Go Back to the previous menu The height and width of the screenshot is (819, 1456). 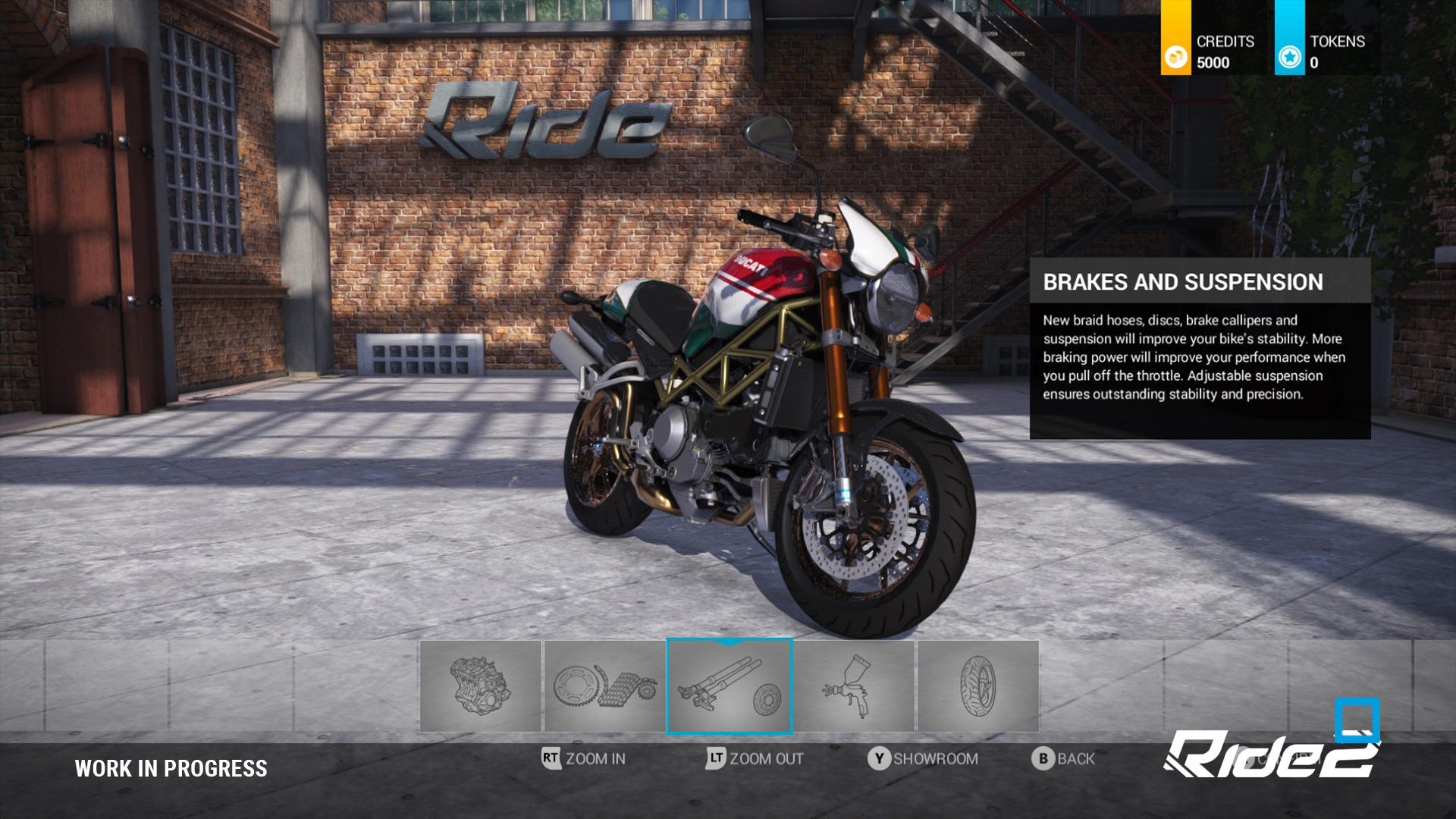[x=1063, y=758]
